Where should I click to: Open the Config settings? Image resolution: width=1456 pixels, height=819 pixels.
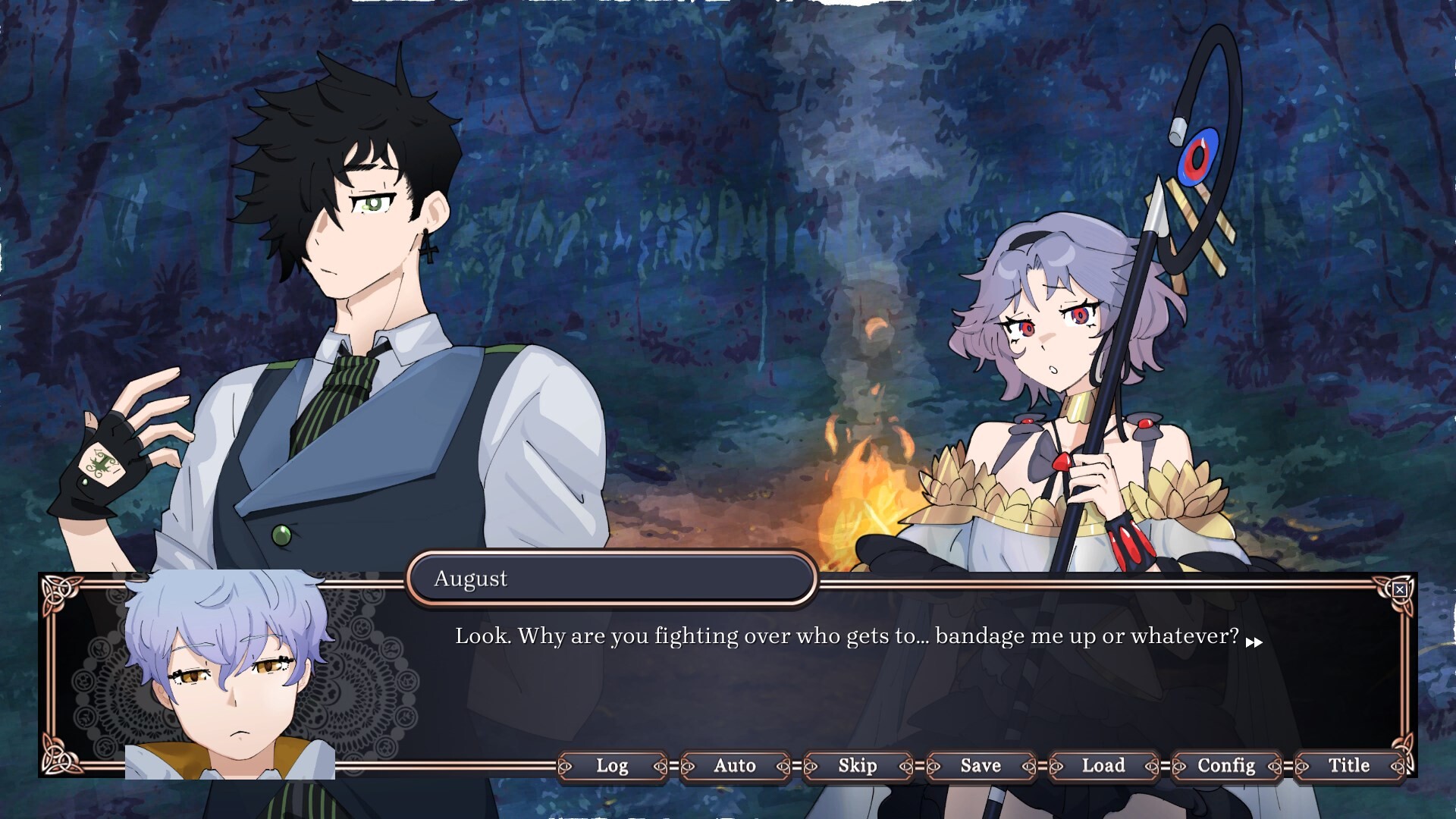[1225, 767]
